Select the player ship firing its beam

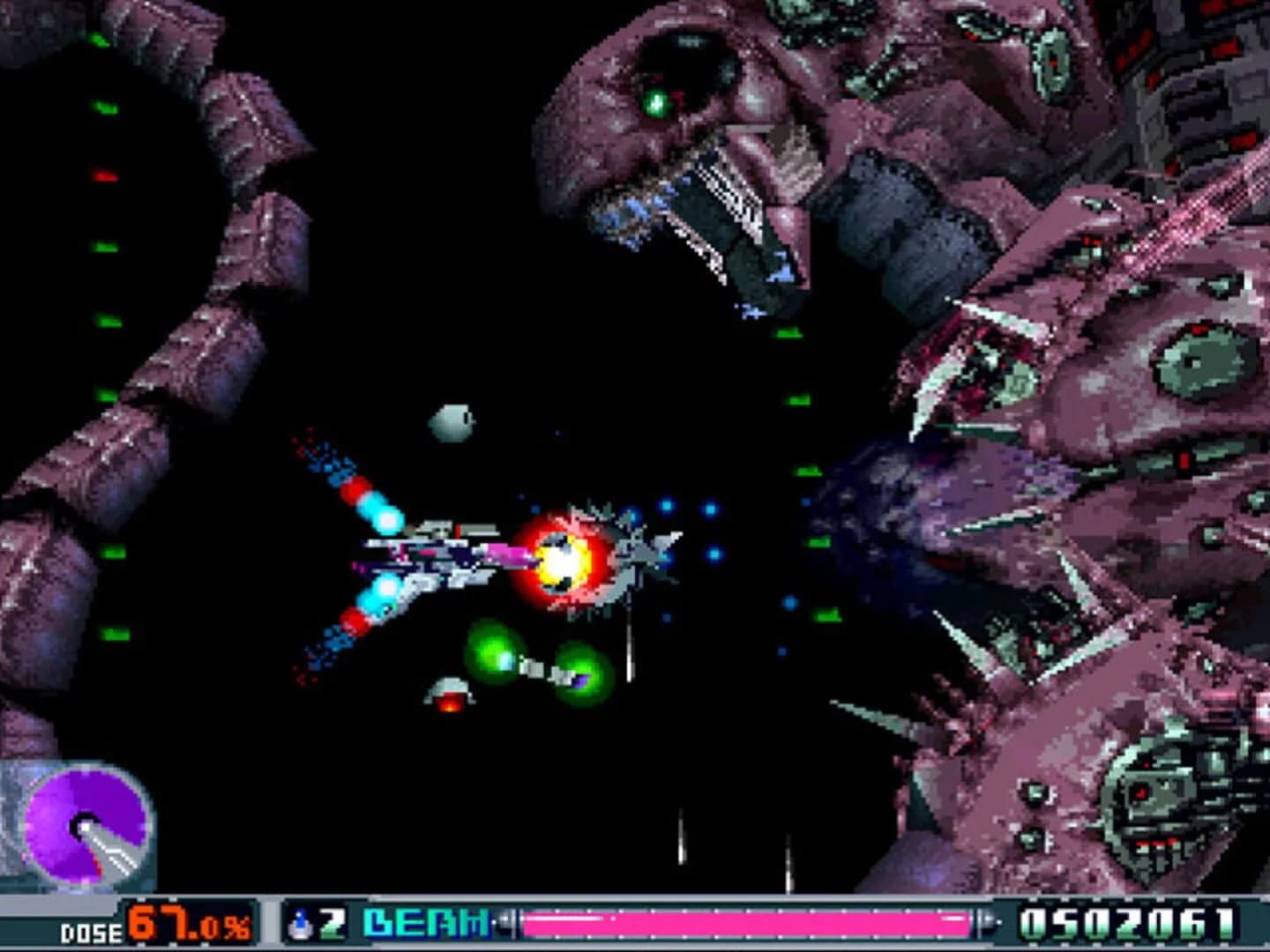441,555
